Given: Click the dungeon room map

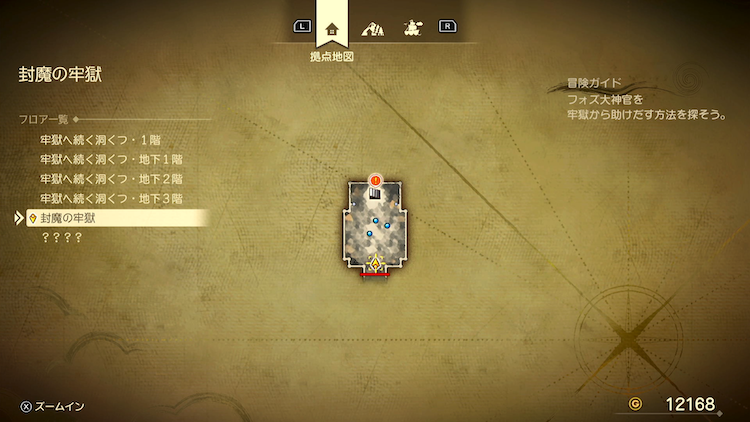Looking at the screenshot, I should [375, 230].
